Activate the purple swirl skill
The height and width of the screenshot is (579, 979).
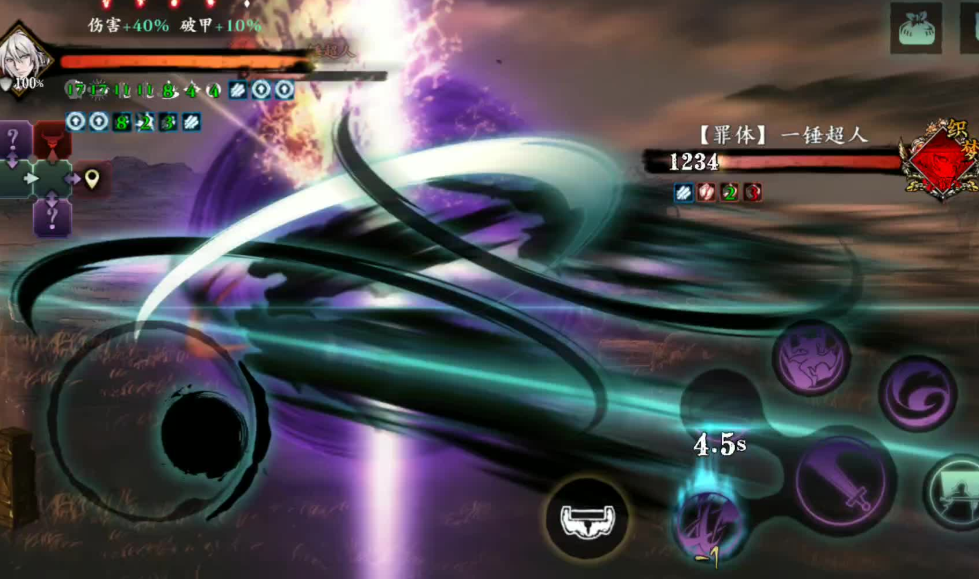(x=916, y=393)
